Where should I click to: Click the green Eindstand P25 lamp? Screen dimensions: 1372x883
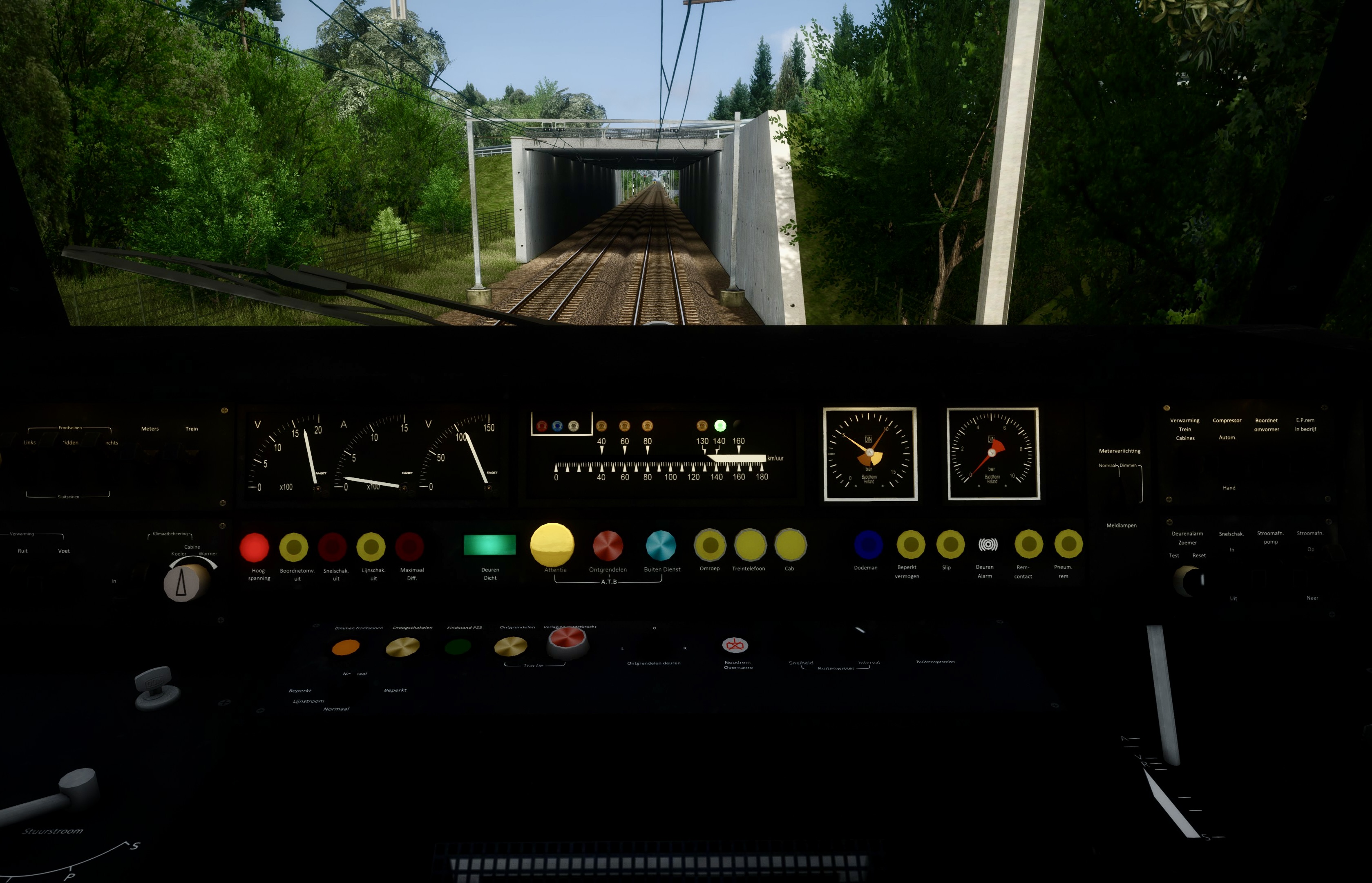click(457, 648)
